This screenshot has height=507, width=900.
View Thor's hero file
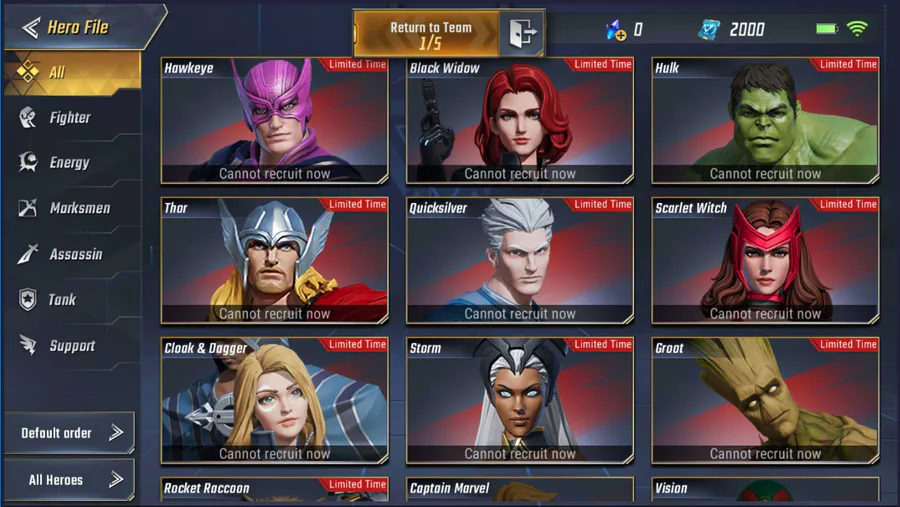click(275, 261)
